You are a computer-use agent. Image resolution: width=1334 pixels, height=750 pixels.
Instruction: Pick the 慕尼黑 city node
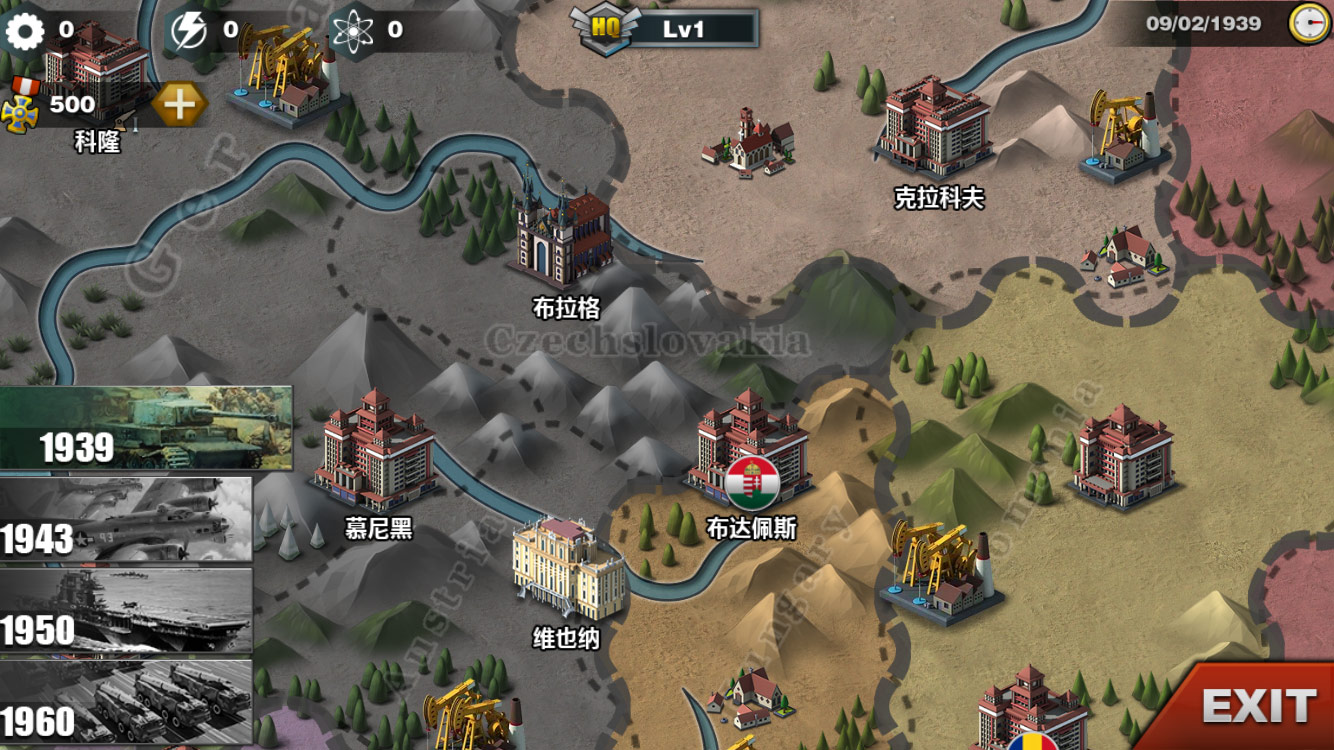375,452
